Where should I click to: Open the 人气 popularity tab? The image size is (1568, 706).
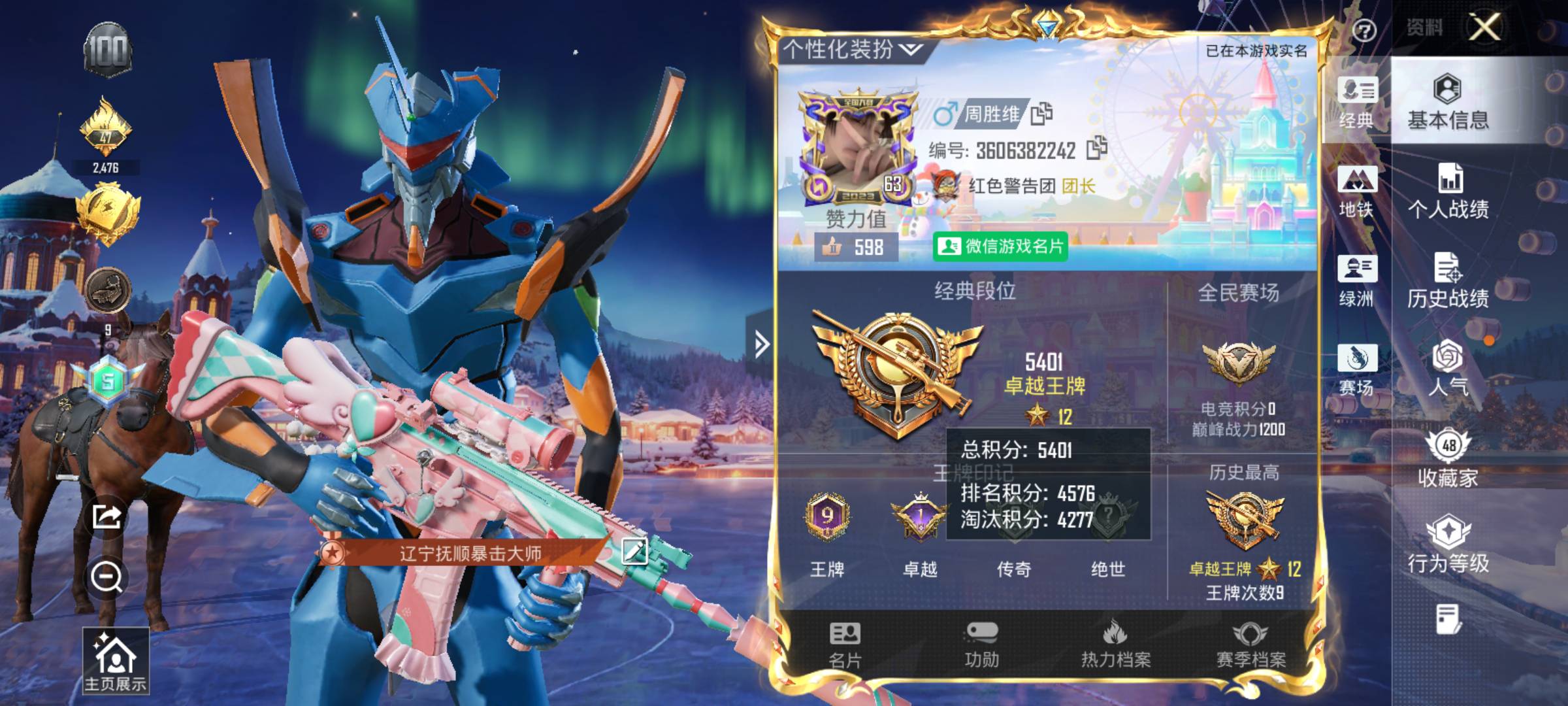[1448, 369]
